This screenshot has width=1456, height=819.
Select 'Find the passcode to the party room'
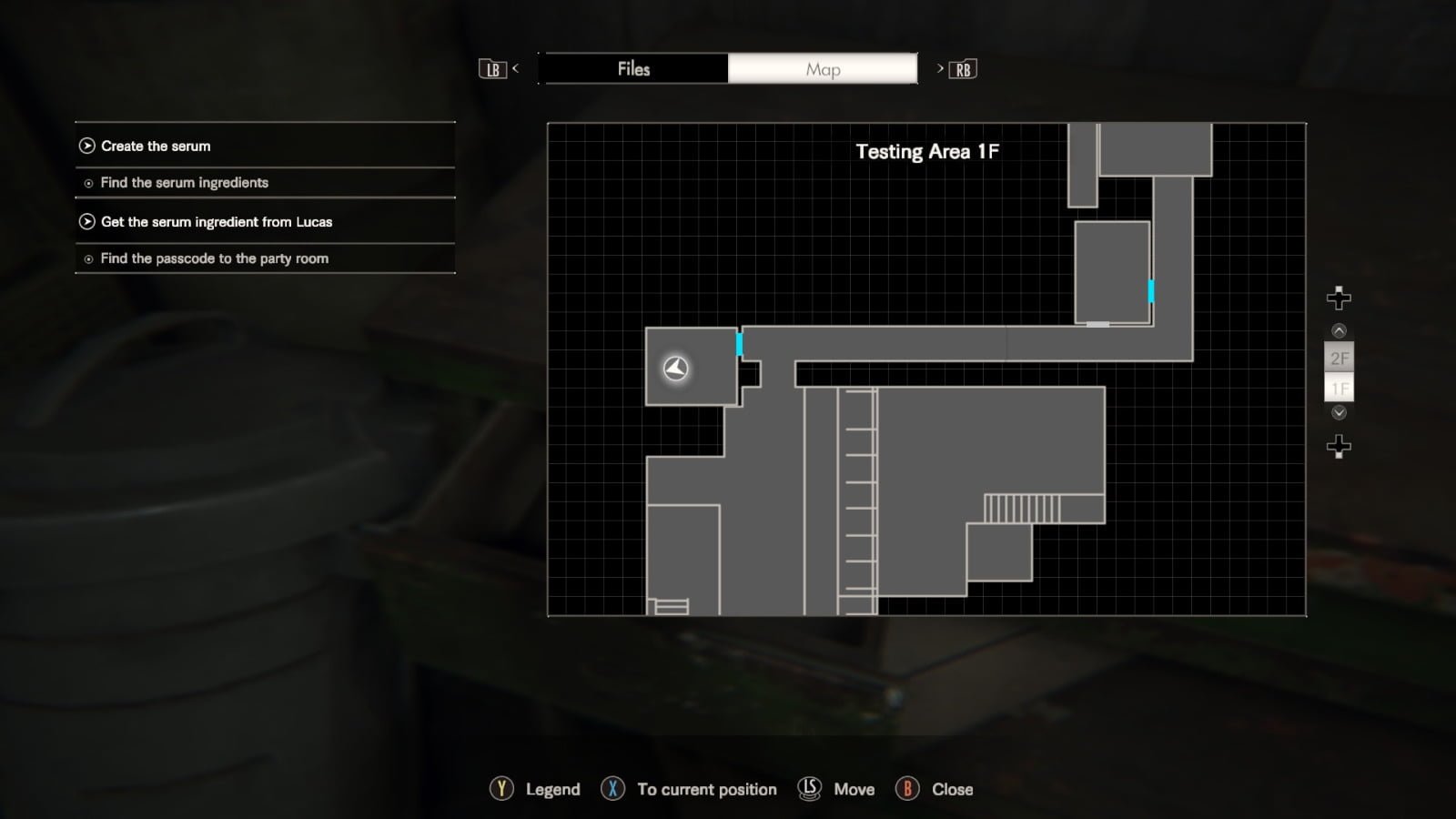coord(214,258)
